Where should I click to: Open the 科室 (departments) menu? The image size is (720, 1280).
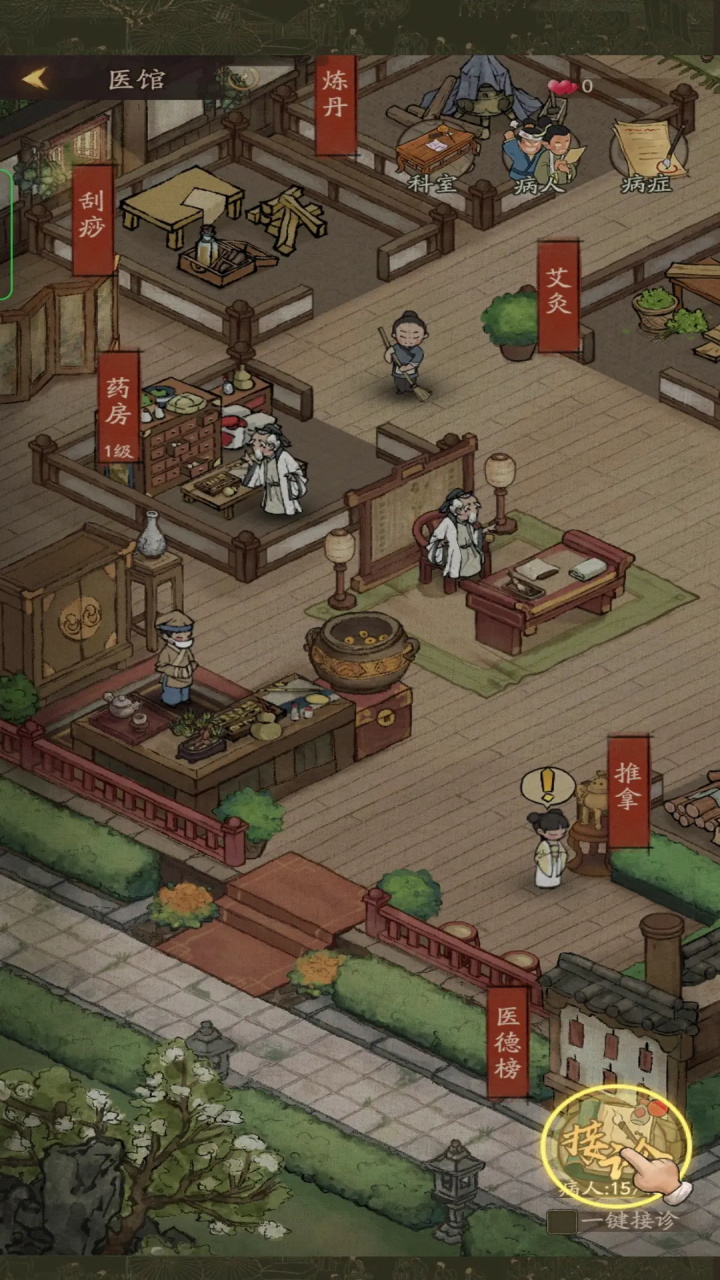tap(433, 155)
